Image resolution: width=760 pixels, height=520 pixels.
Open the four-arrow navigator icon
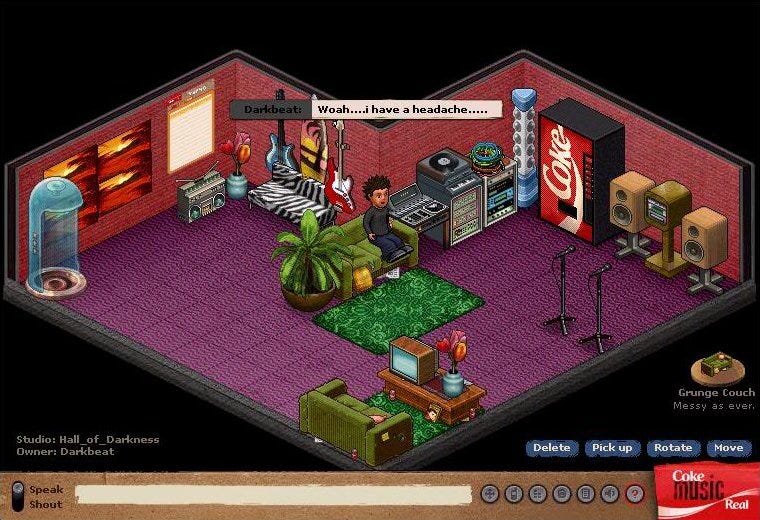pyautogui.click(x=489, y=493)
